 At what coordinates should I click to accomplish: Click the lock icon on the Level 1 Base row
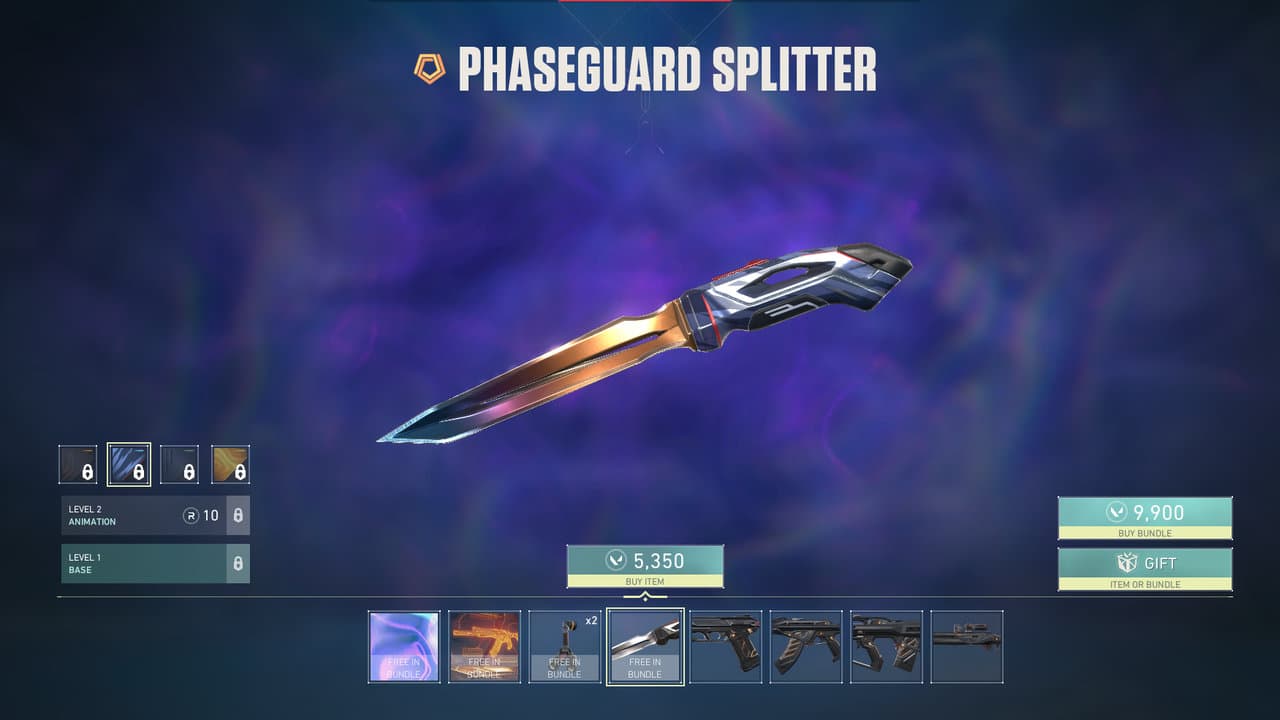pos(239,563)
